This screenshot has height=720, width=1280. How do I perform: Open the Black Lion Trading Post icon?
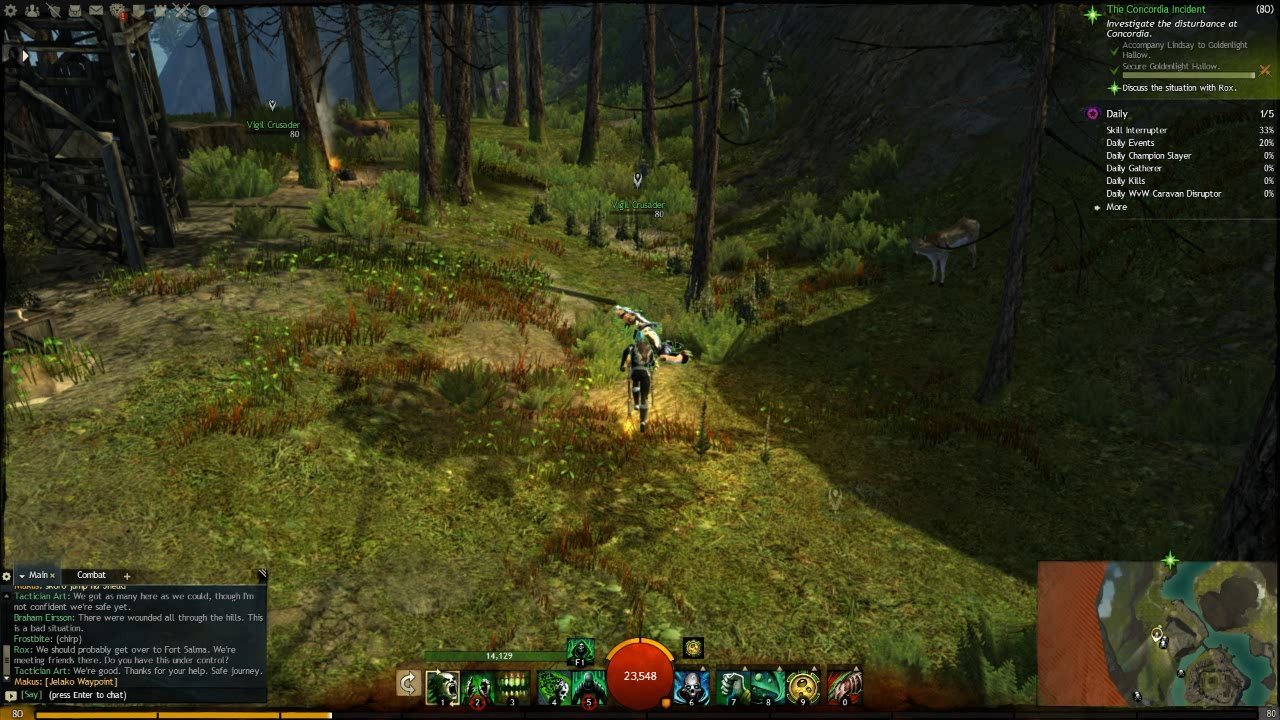pyautogui.click(x=117, y=11)
